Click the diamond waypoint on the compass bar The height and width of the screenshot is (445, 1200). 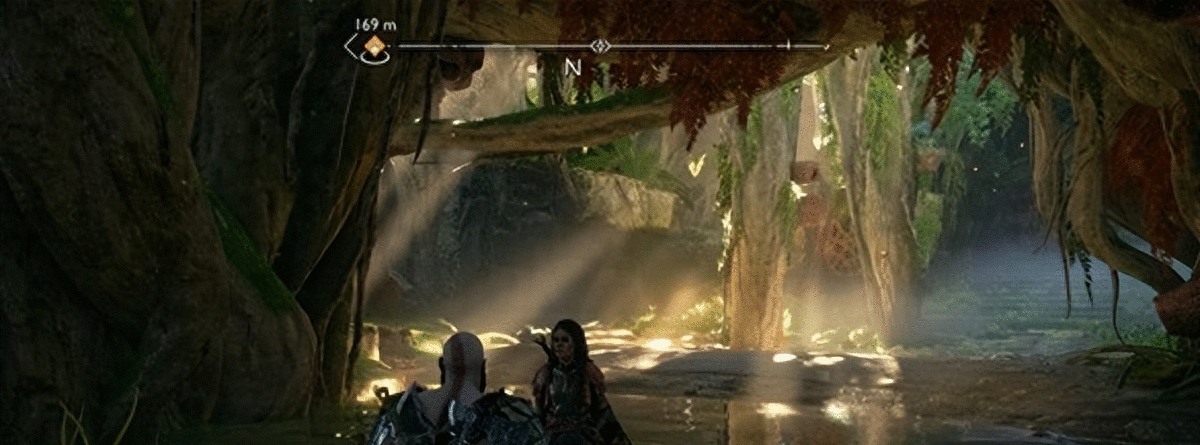tap(600, 45)
